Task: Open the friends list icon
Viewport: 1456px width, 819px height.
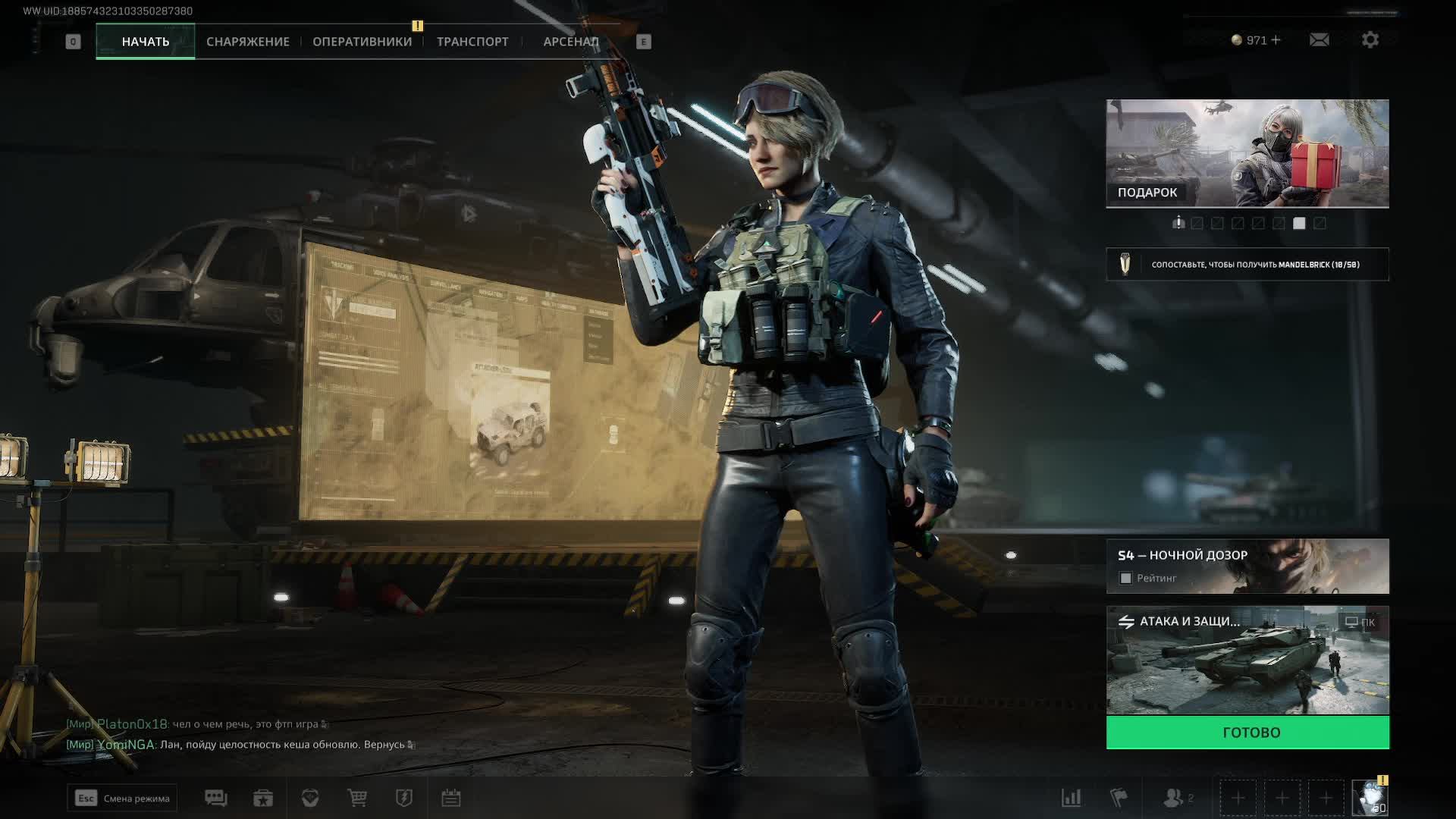Action: click(x=1174, y=798)
